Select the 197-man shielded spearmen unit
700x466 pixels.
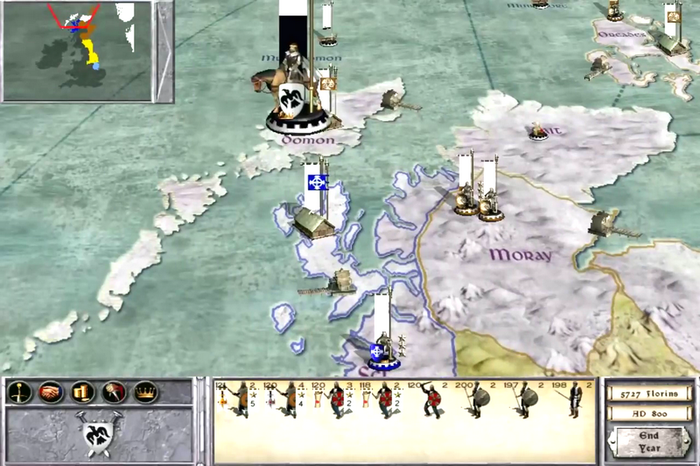526,402
